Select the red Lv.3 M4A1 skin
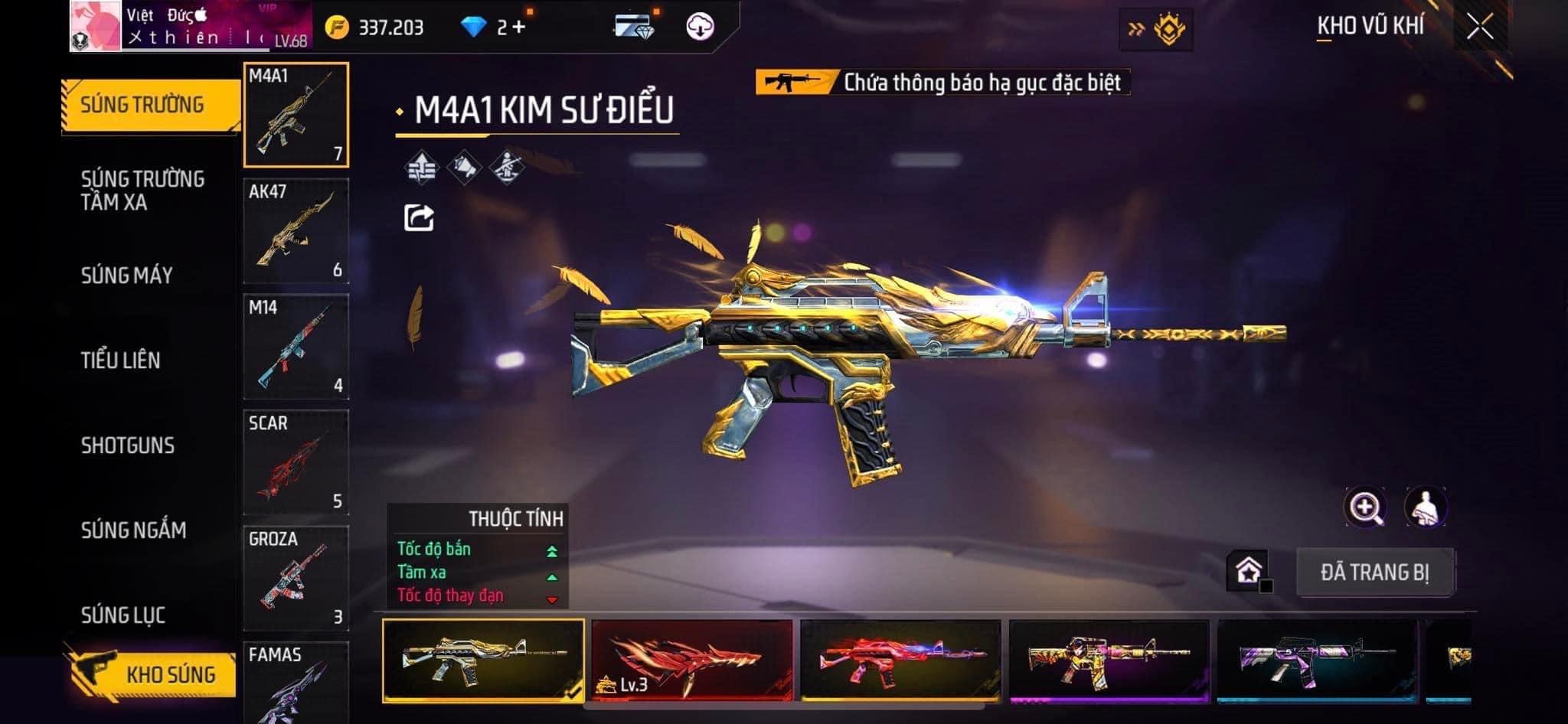The image size is (1568, 724). [692, 660]
